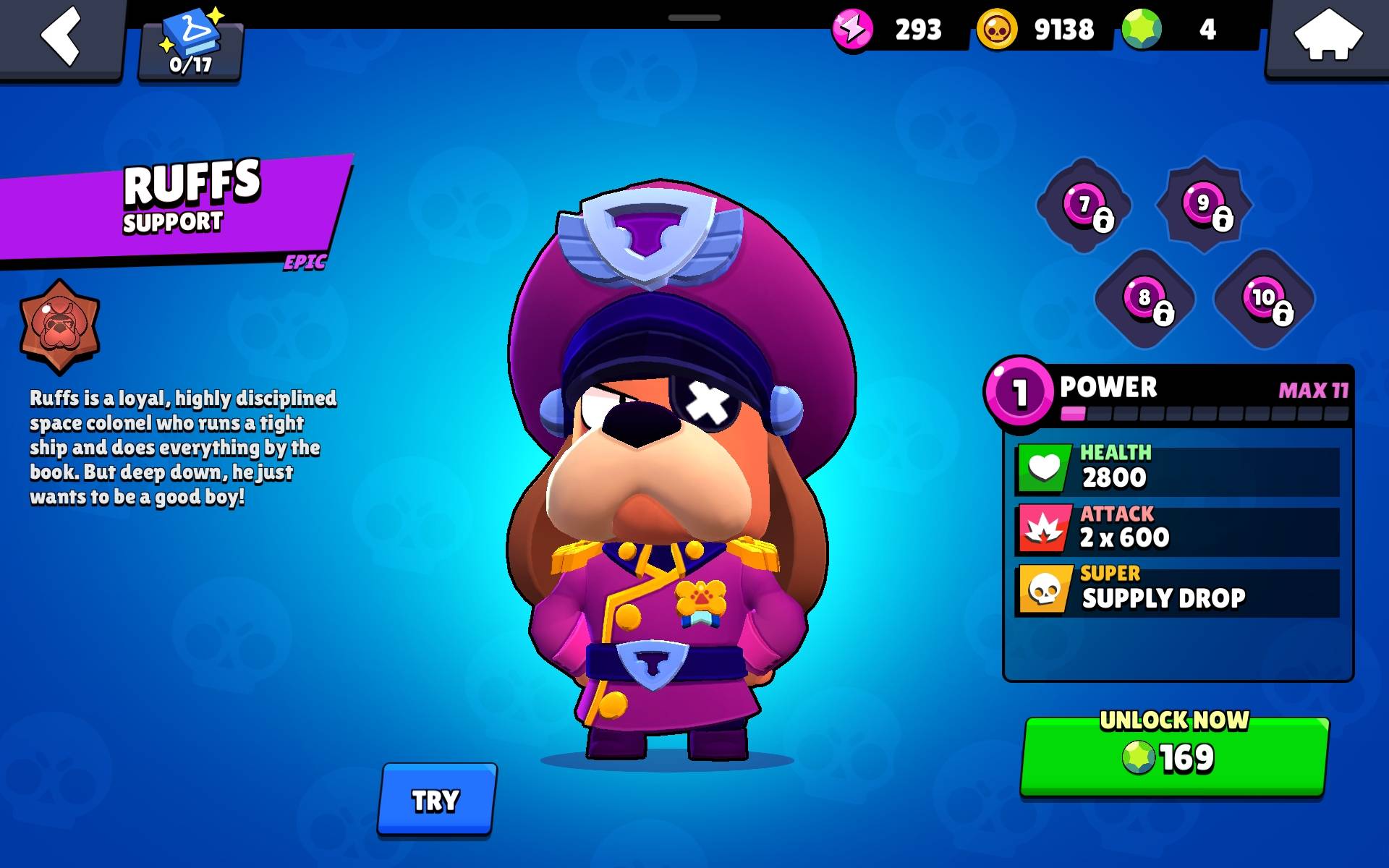This screenshot has height=868, width=1389.
Task: Open the Ruffs mastery badge icon
Action: click(x=59, y=326)
